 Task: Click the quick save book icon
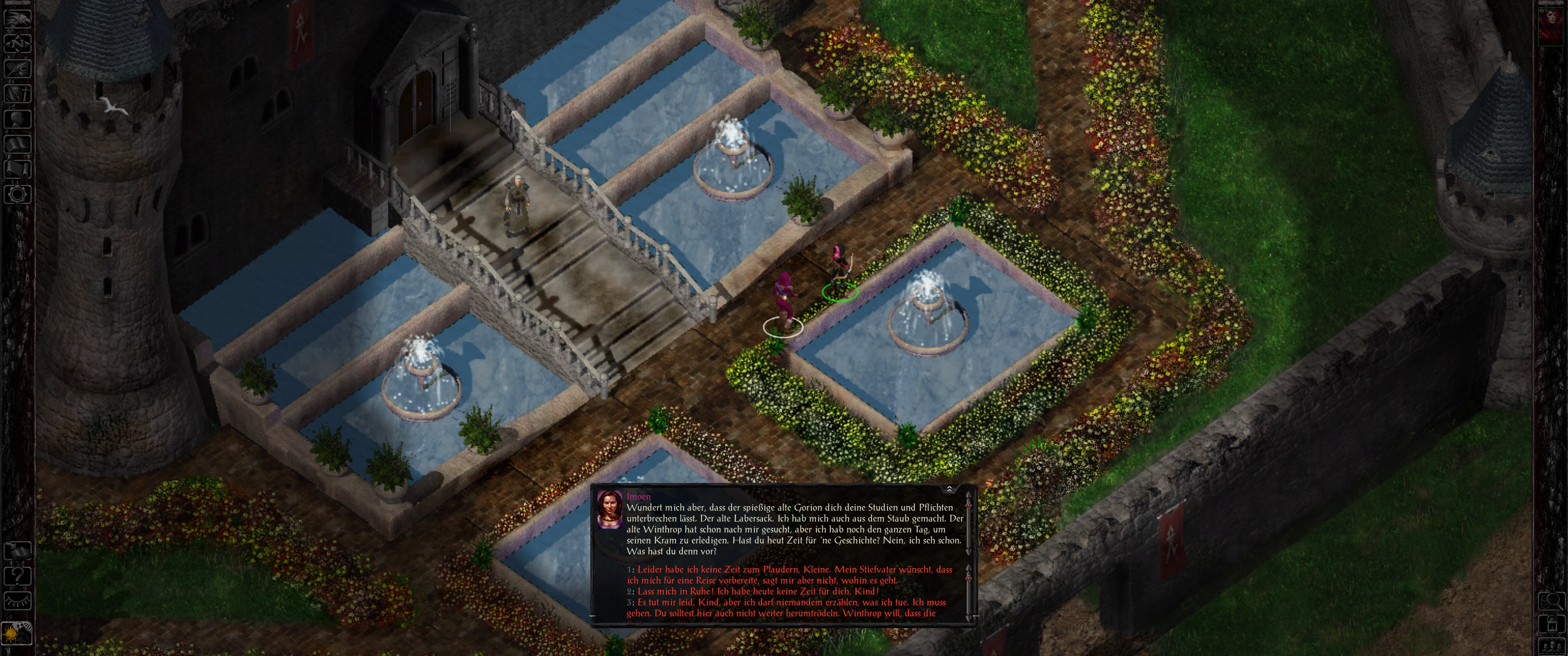pos(17,551)
